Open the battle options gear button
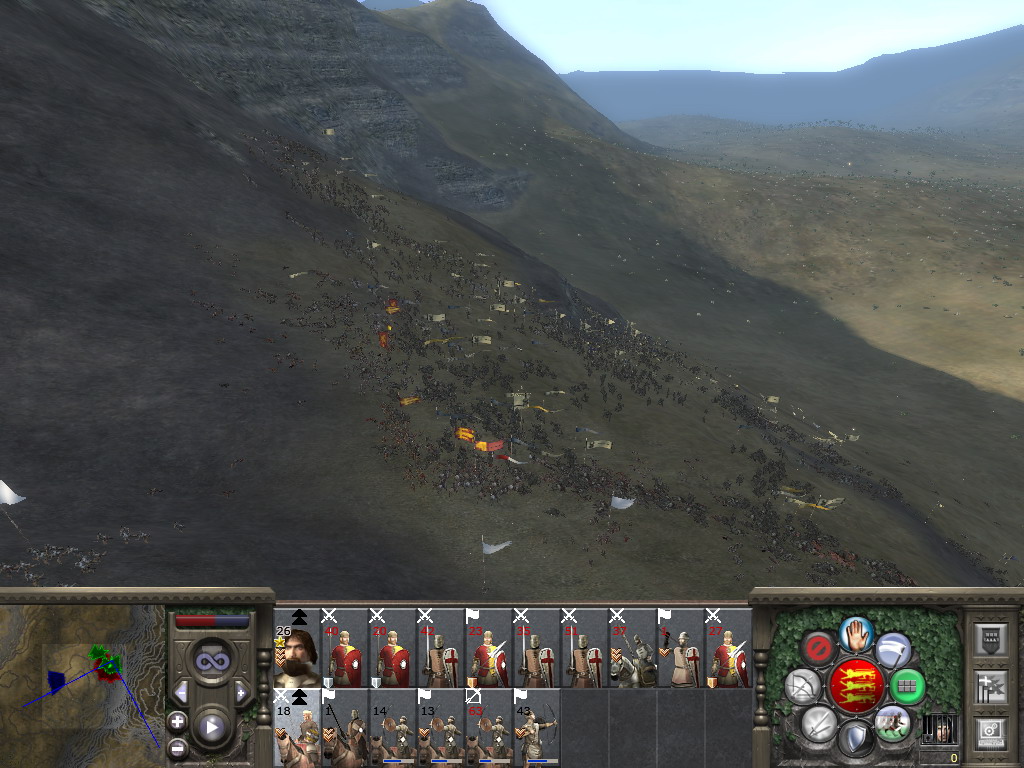The image size is (1024, 768). [x=990, y=730]
